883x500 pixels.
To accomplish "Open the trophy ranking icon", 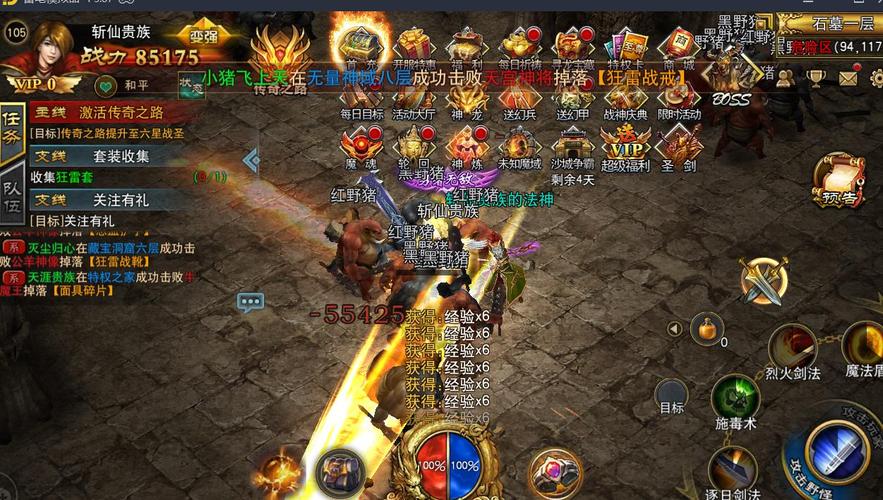I will [x=816, y=77].
